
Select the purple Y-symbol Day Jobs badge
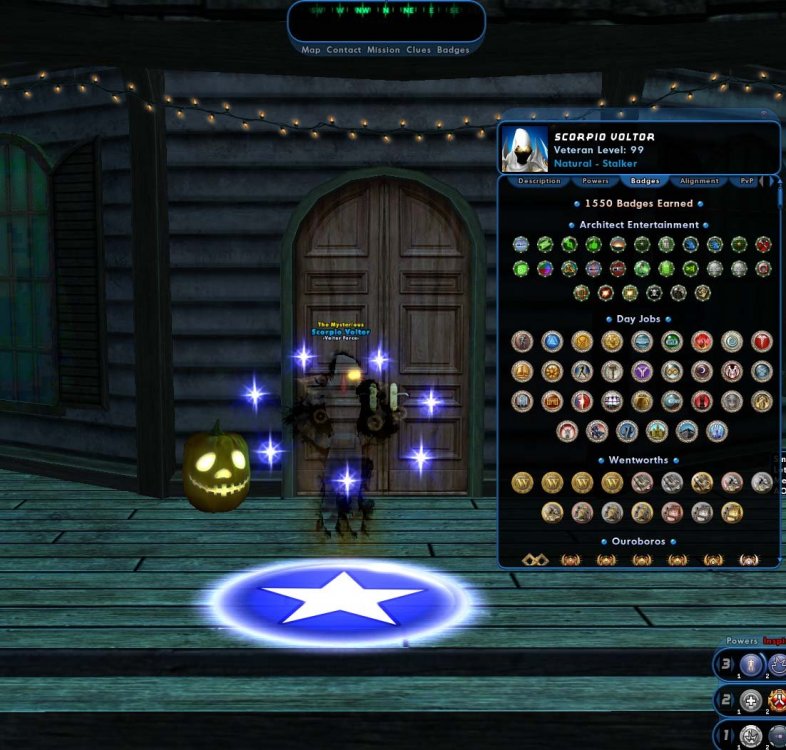tap(642, 372)
